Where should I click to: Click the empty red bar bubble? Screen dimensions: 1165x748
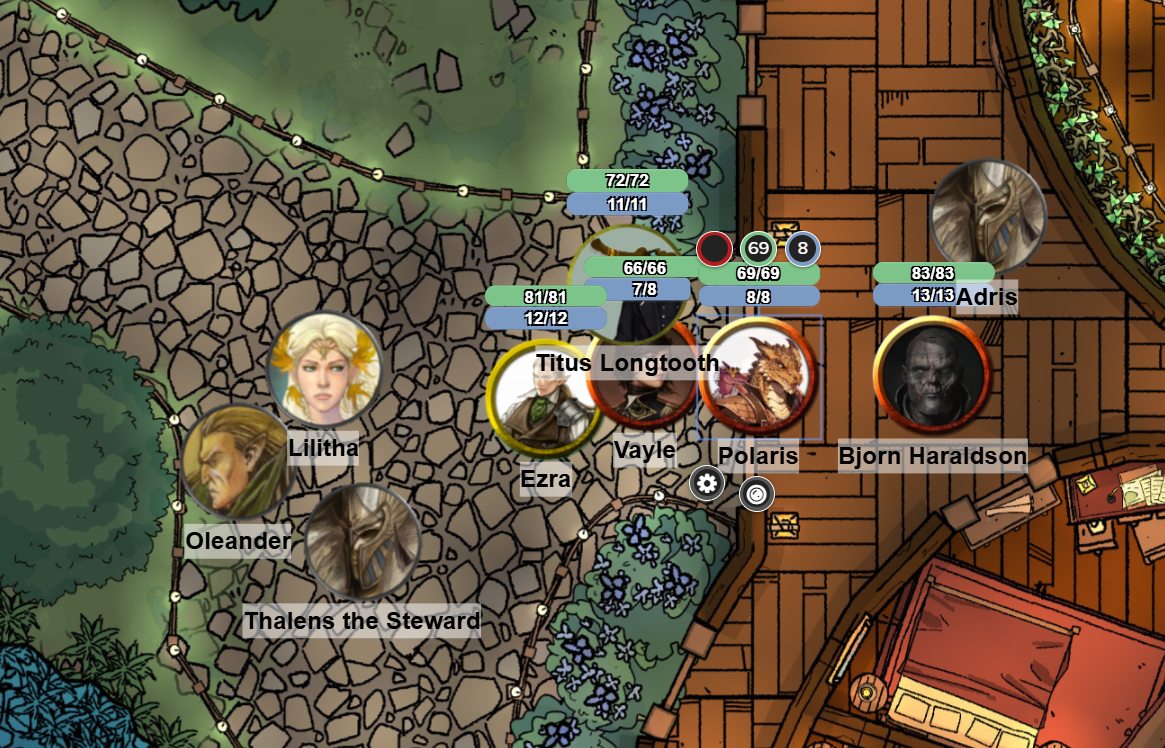pyautogui.click(x=714, y=248)
